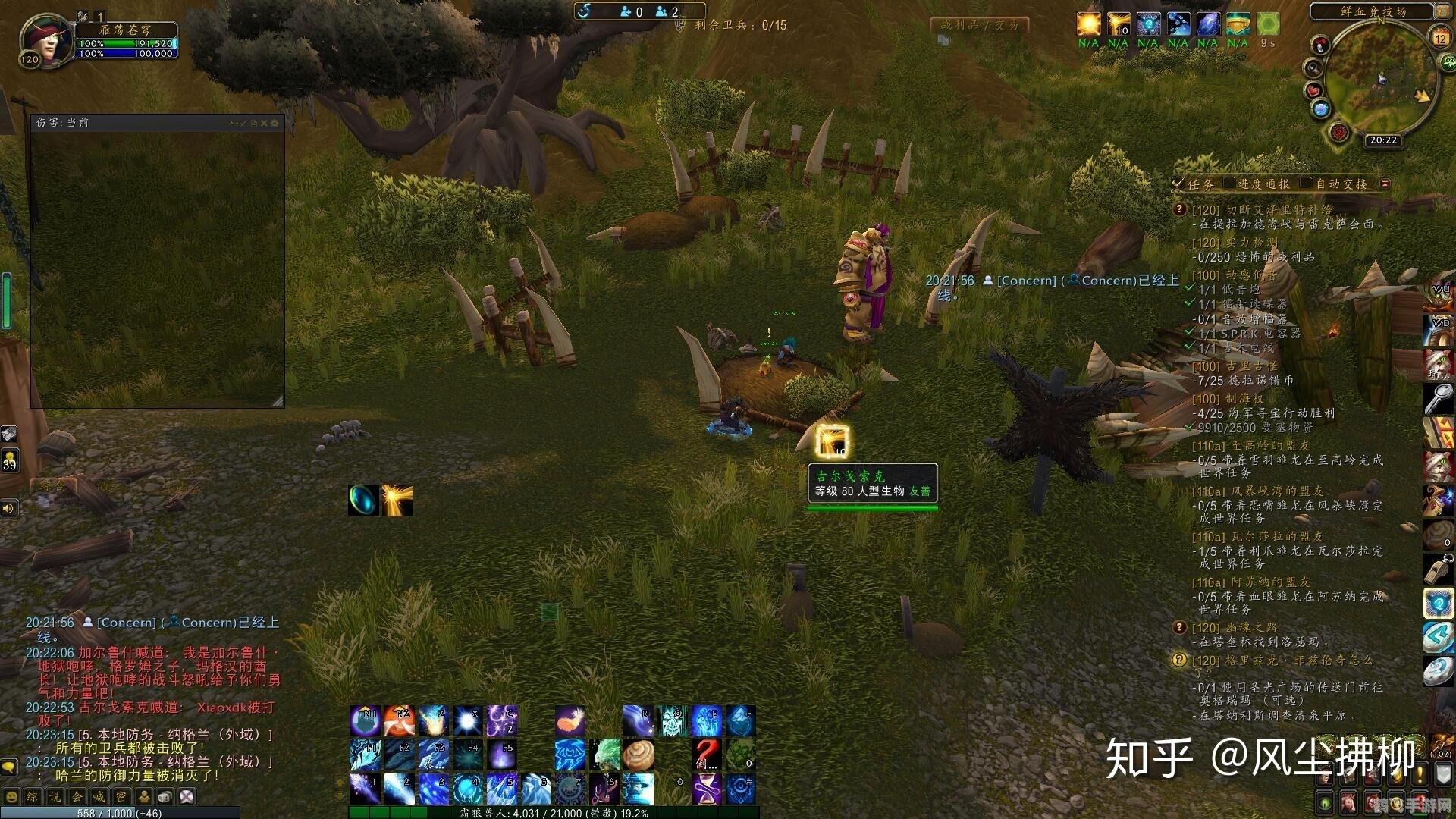Activate the orange fiery ability bound to N2
Screen dimensions: 1456x819
(399, 721)
